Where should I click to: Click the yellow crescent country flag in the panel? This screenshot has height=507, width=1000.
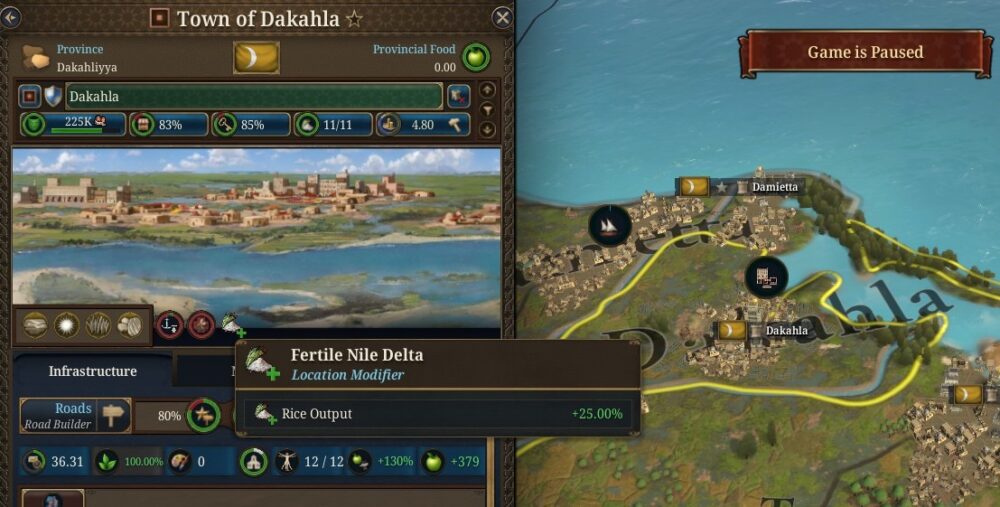(x=256, y=57)
